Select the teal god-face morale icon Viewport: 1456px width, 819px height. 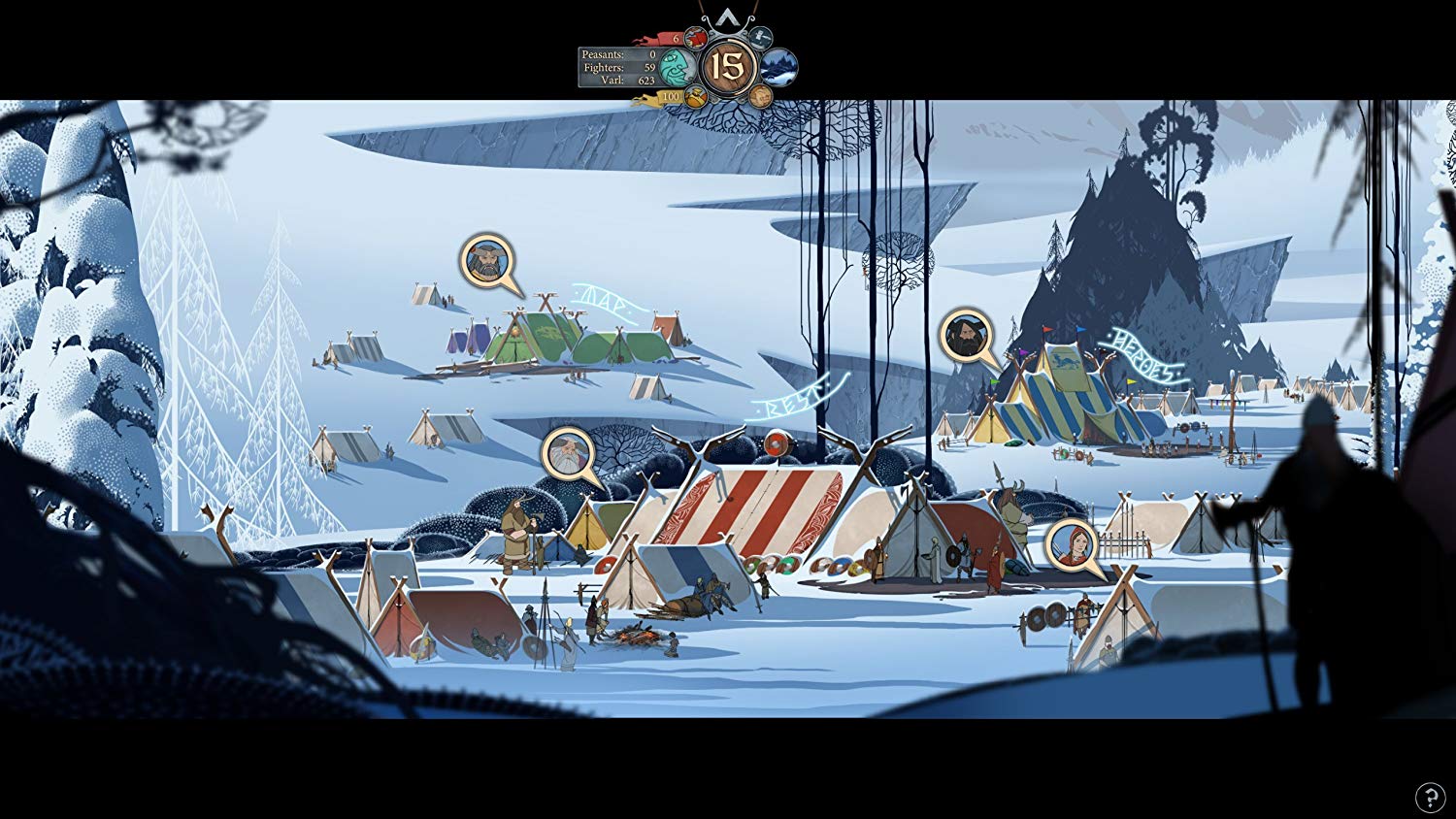[x=678, y=67]
